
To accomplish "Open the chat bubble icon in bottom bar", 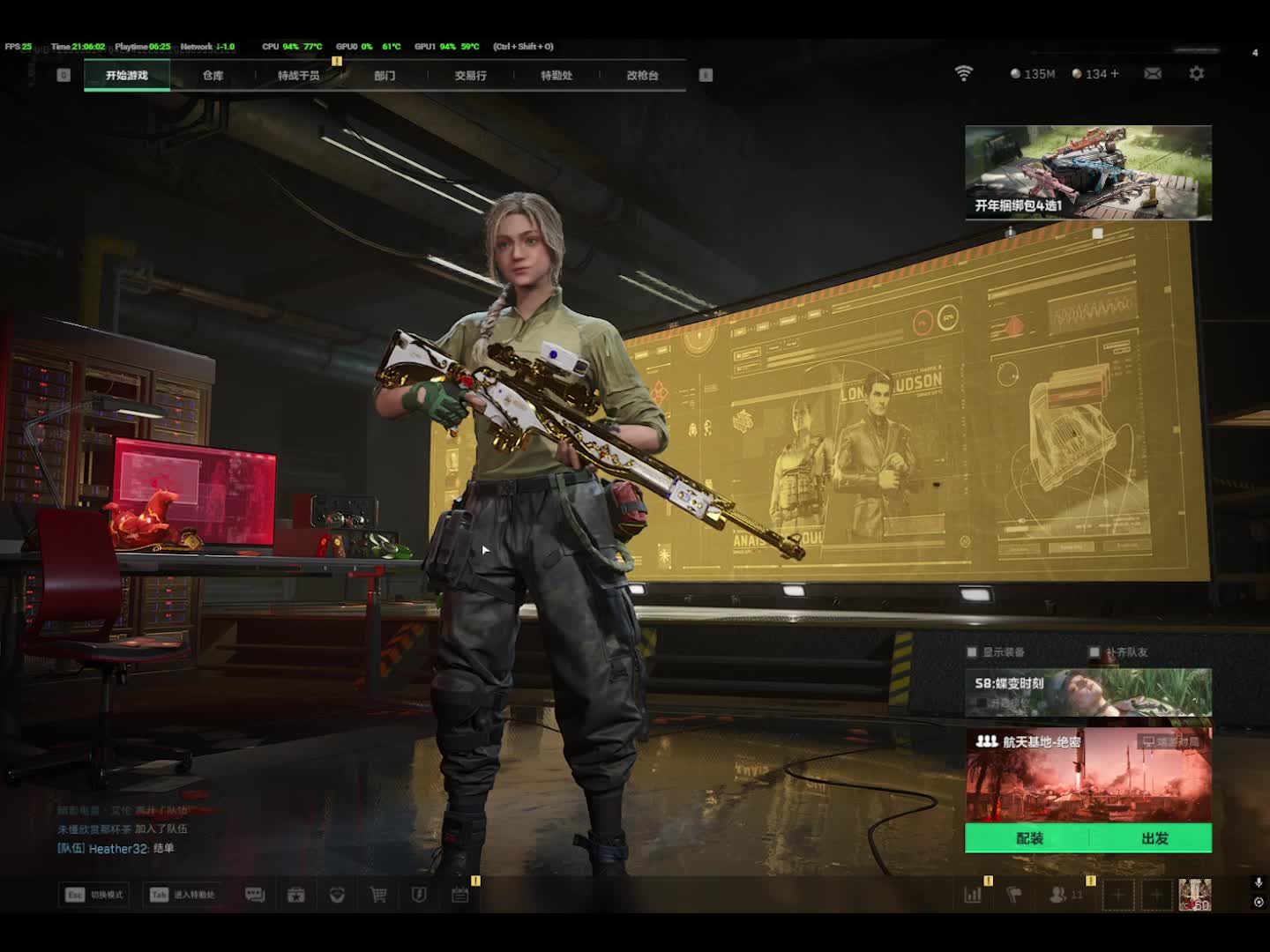I will 255,895.
